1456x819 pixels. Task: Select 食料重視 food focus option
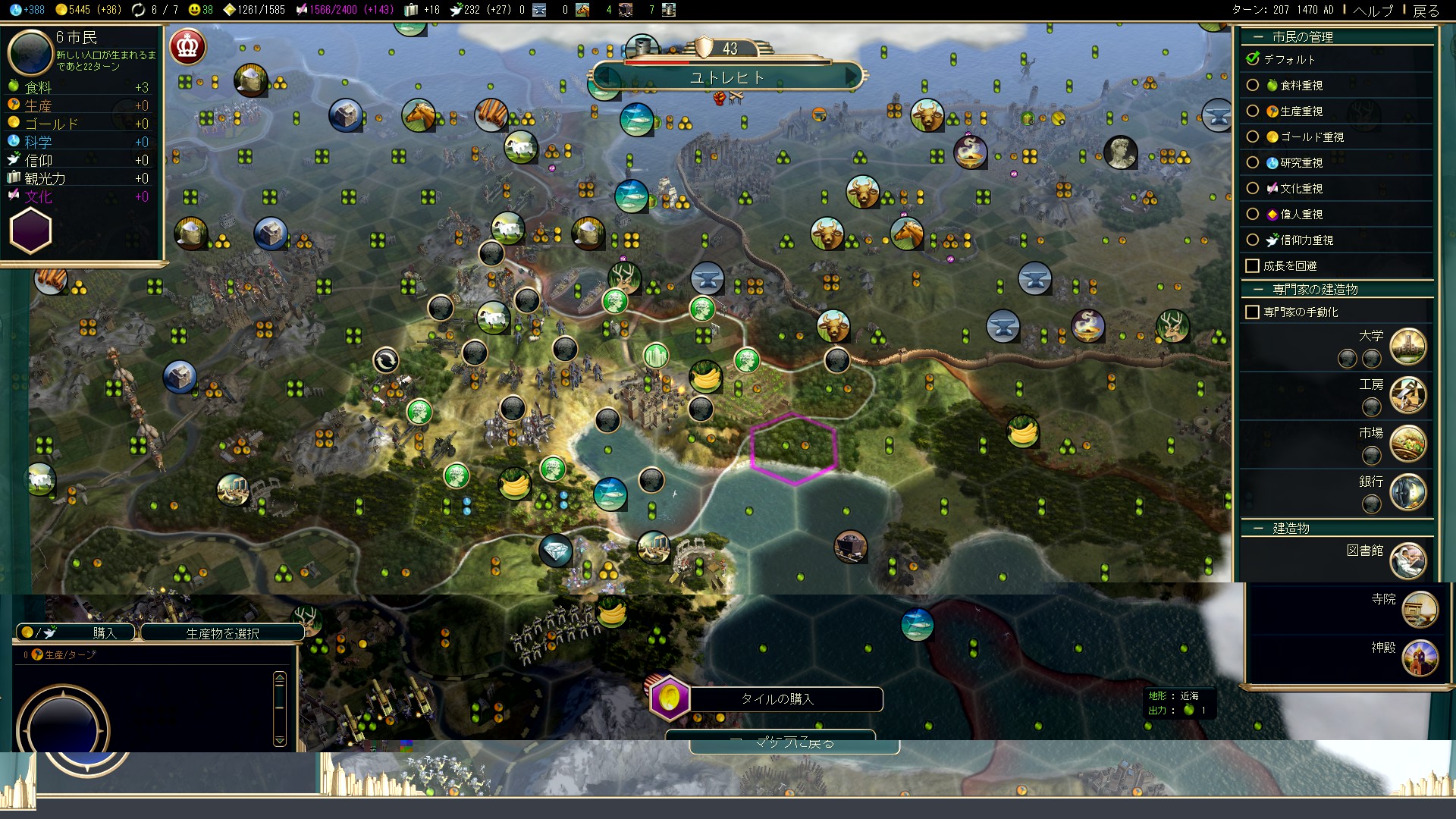[x=1253, y=86]
